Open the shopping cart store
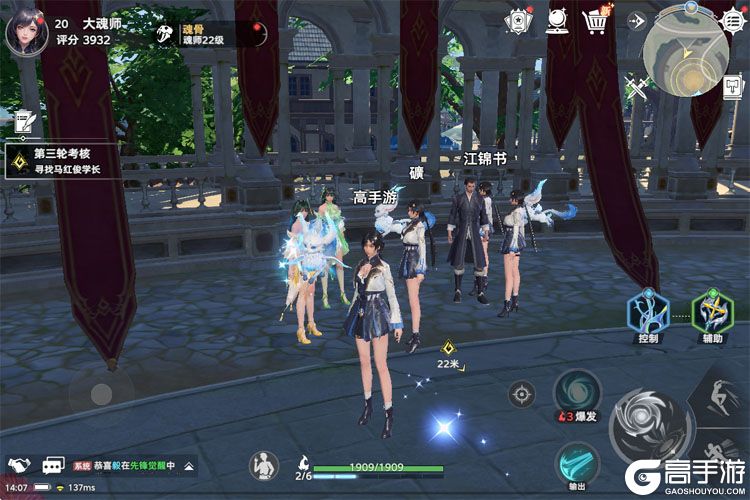The height and width of the screenshot is (500, 750). [598, 20]
